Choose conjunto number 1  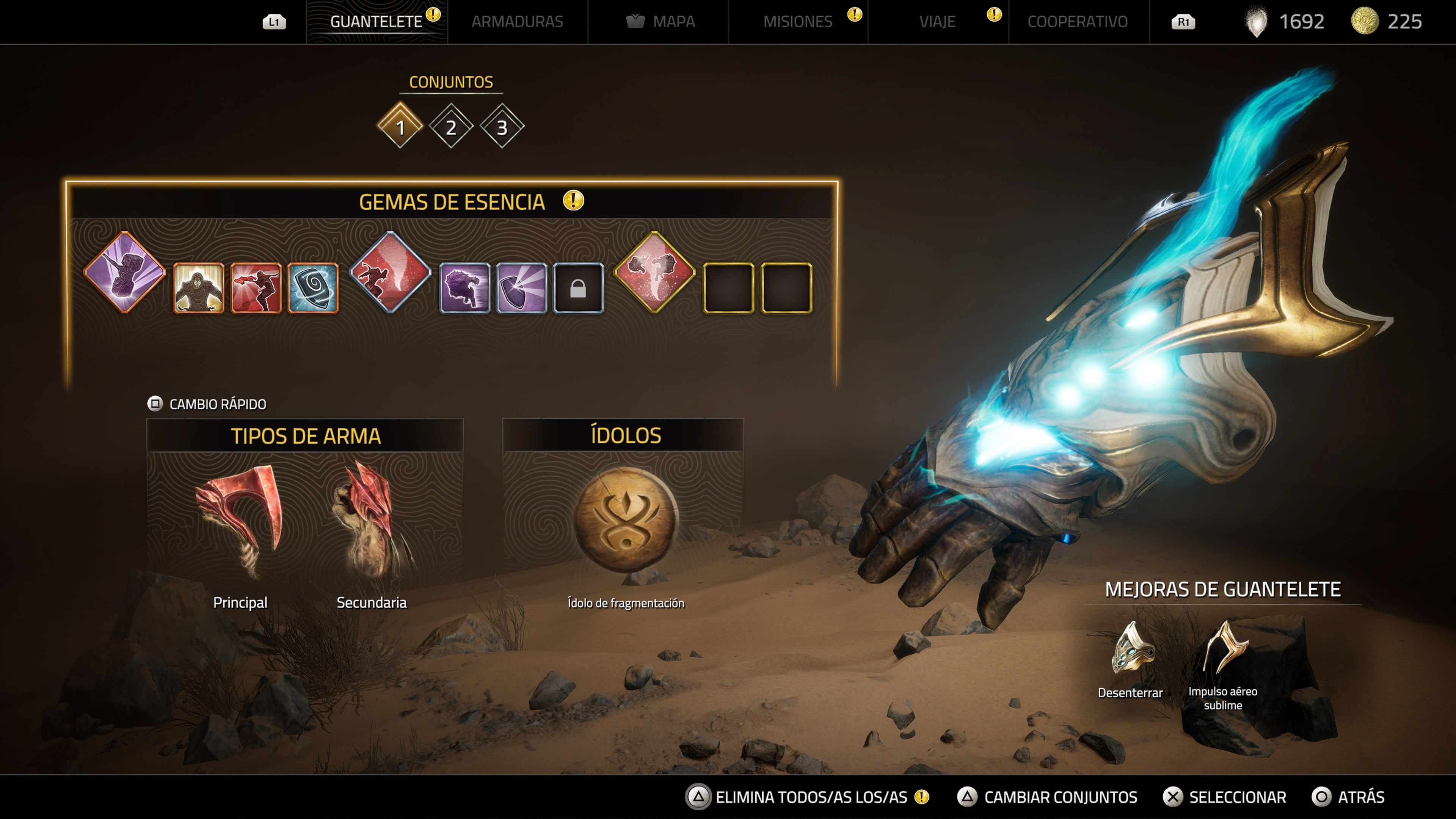400,127
